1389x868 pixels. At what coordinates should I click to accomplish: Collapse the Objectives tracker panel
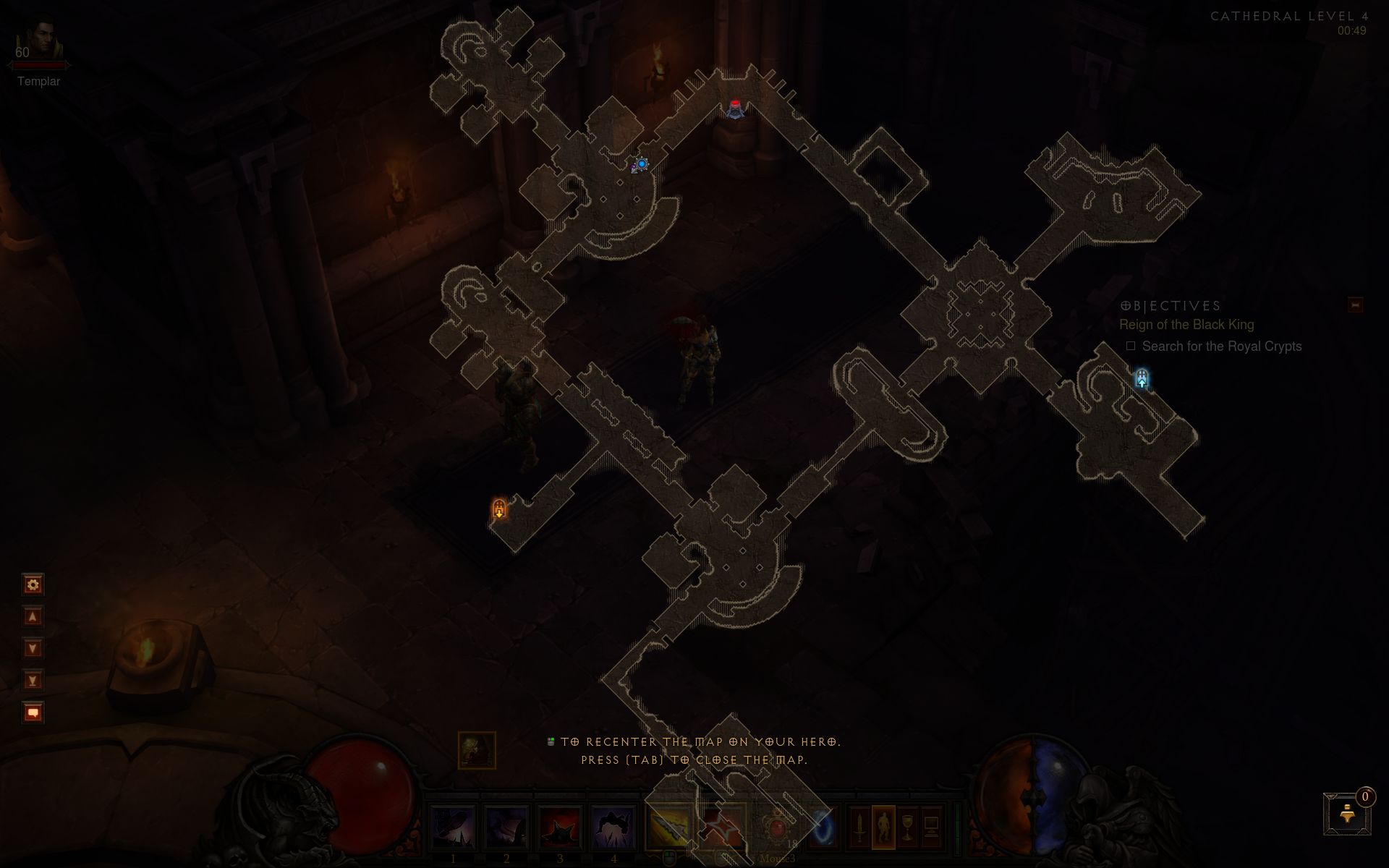point(1355,305)
